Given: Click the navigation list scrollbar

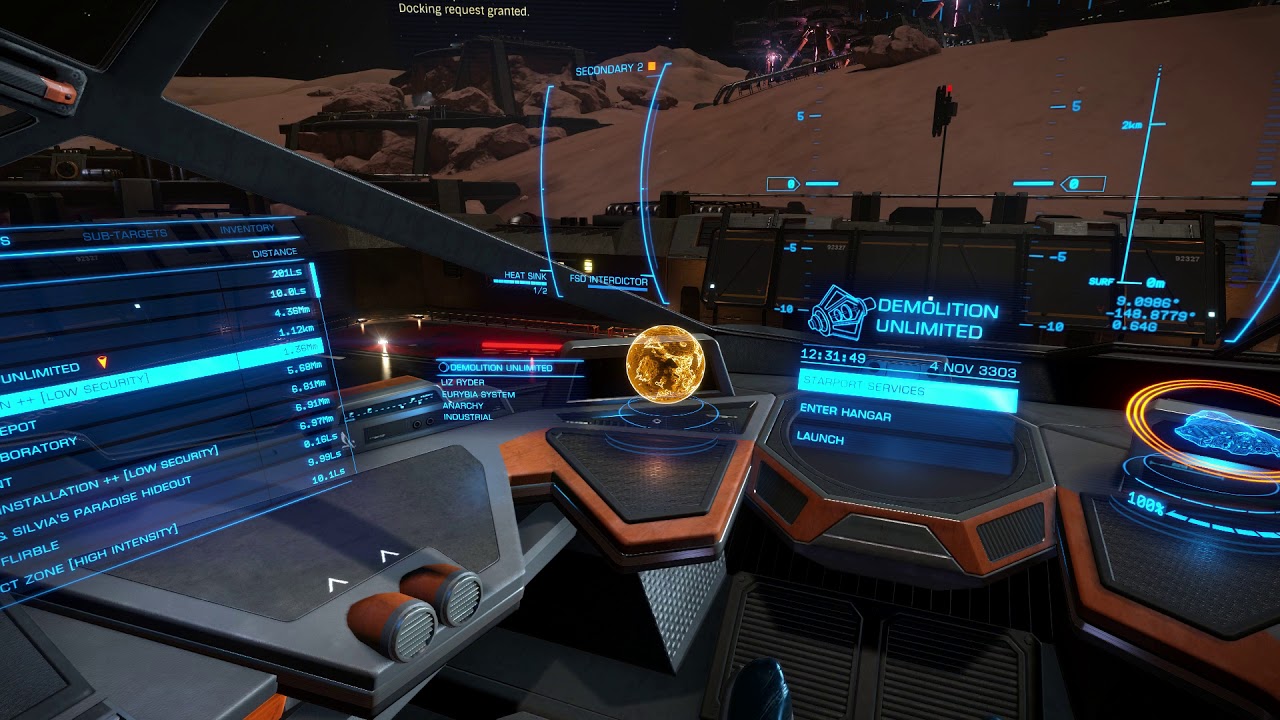Looking at the screenshot, I should click(317, 279).
